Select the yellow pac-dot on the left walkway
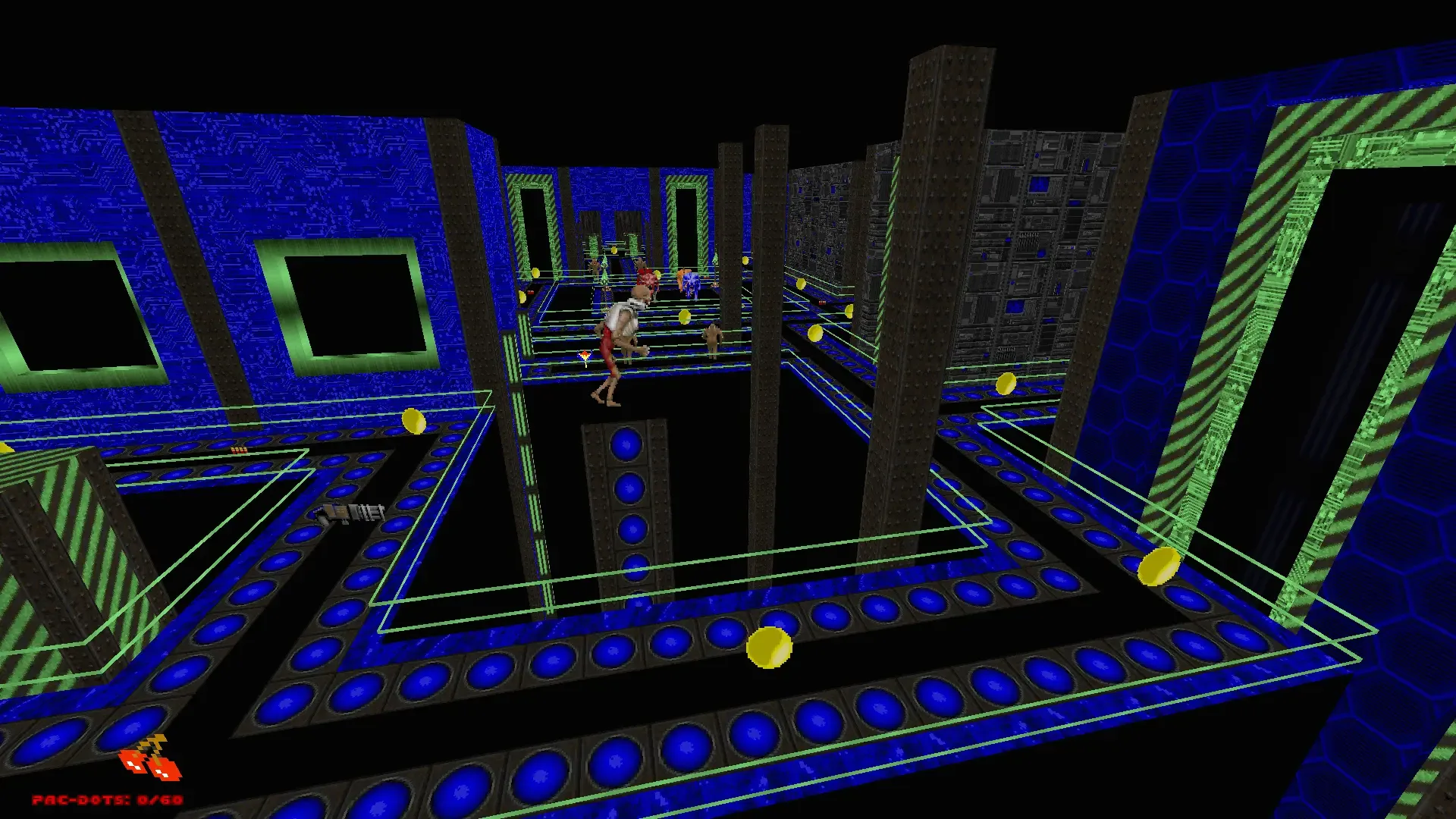This screenshot has width=1456, height=819. 414,422
